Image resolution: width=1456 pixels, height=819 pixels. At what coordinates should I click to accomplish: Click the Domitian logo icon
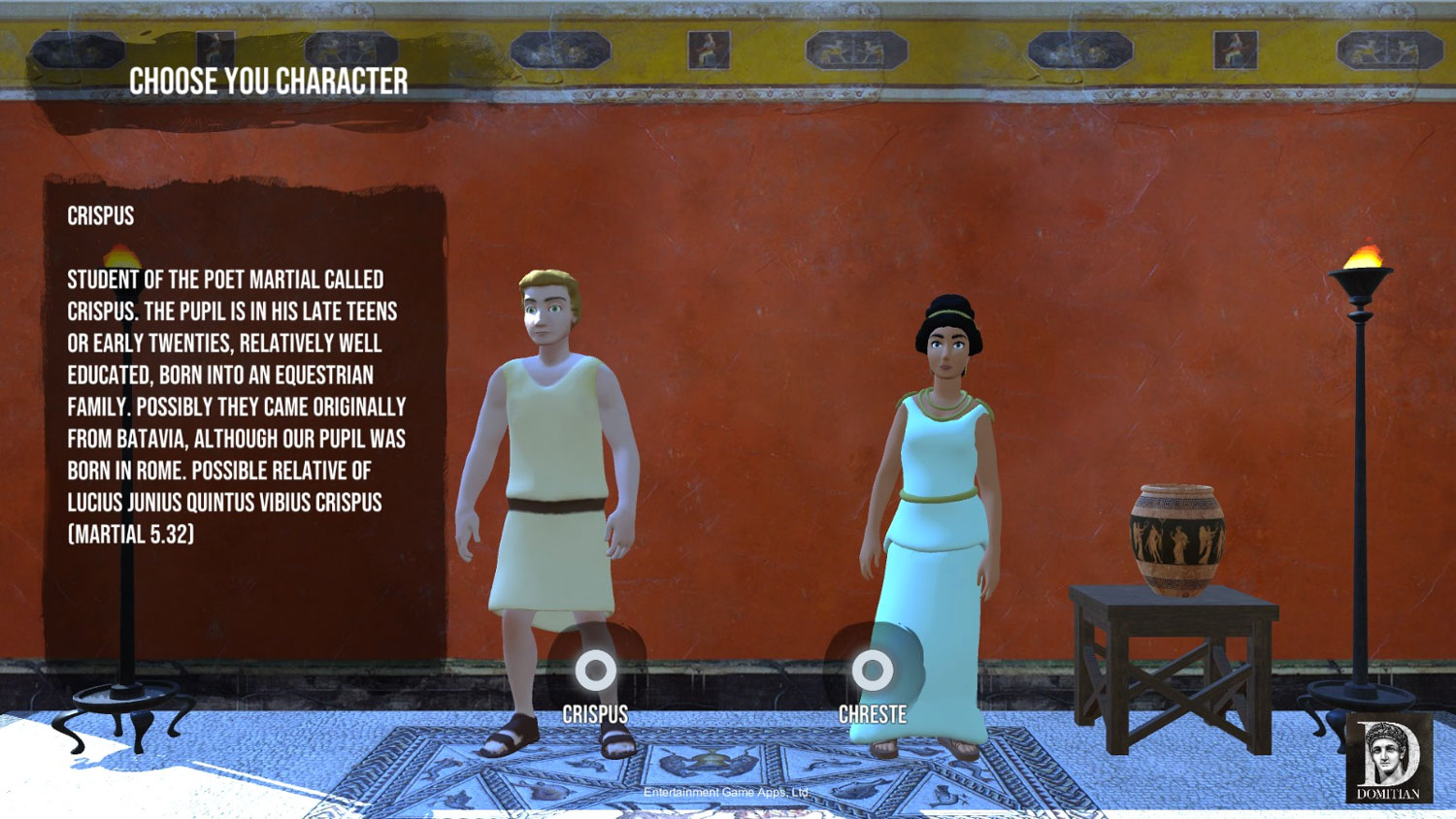(x=1388, y=759)
